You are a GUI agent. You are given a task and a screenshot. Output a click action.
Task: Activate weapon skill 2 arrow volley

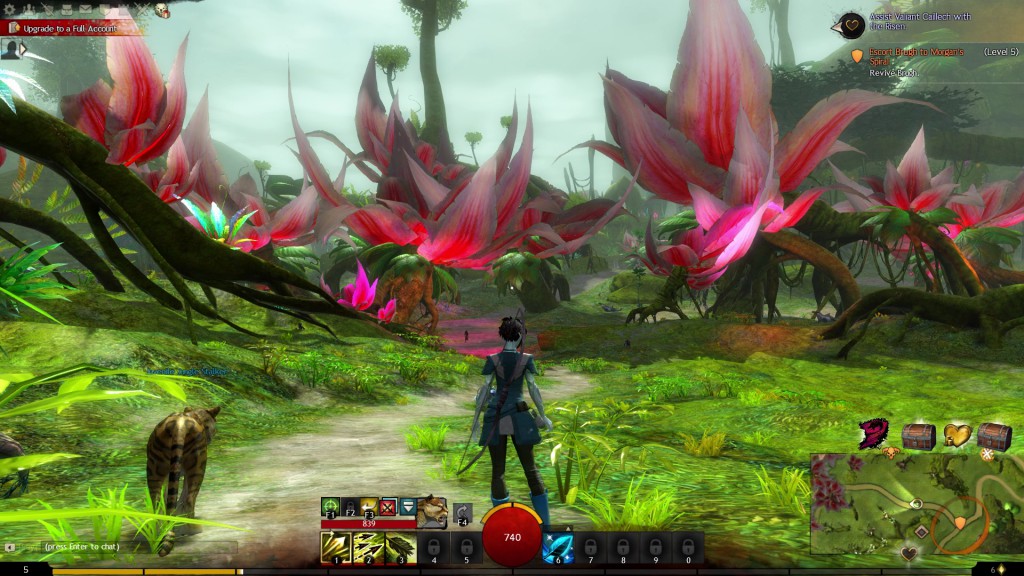click(x=367, y=547)
